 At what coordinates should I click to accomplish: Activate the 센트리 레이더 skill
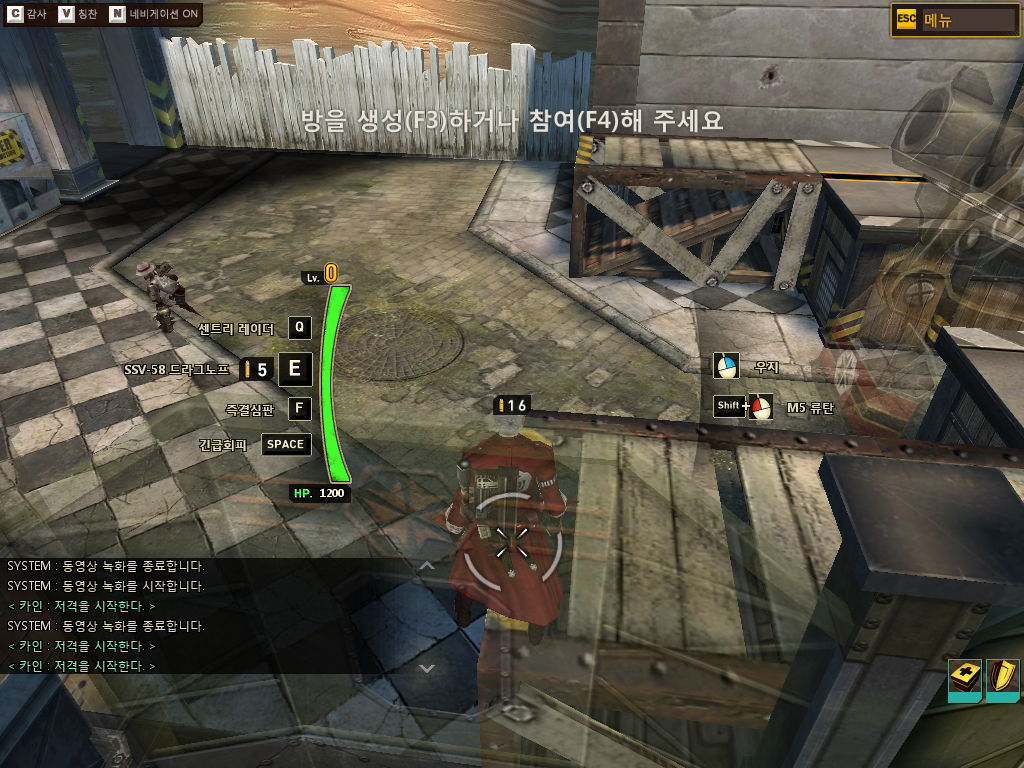(x=299, y=328)
